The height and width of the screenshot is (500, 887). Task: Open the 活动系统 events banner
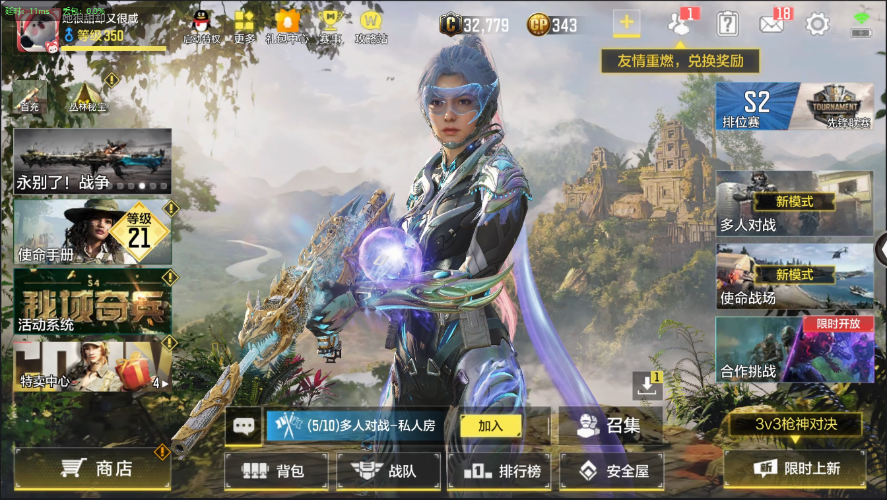click(92, 301)
